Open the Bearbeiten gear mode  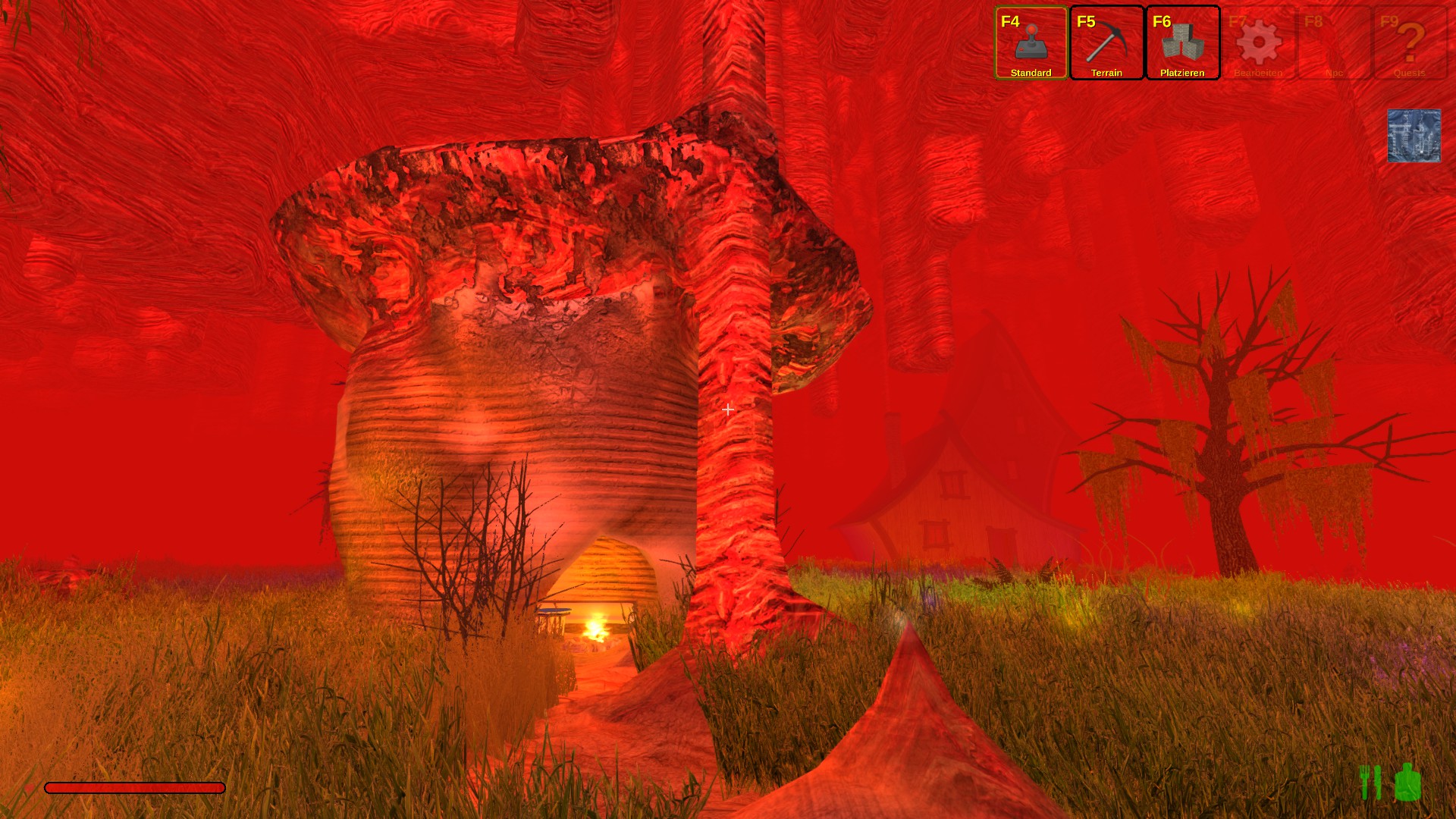1258,43
